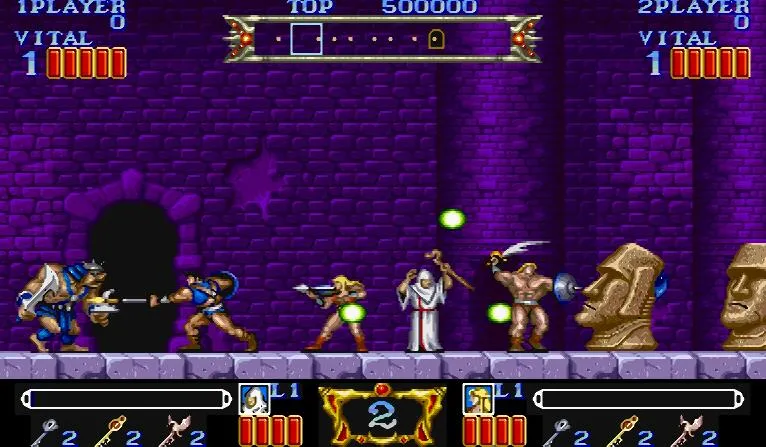Choose player two's silver key icon

click(x=557, y=432)
